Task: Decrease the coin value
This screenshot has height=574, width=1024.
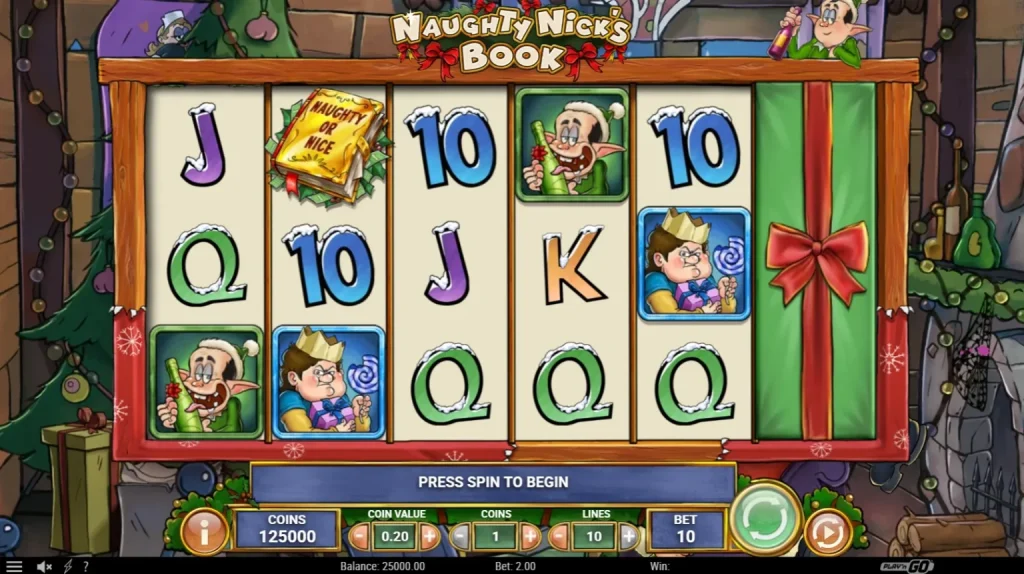Action: 359,537
